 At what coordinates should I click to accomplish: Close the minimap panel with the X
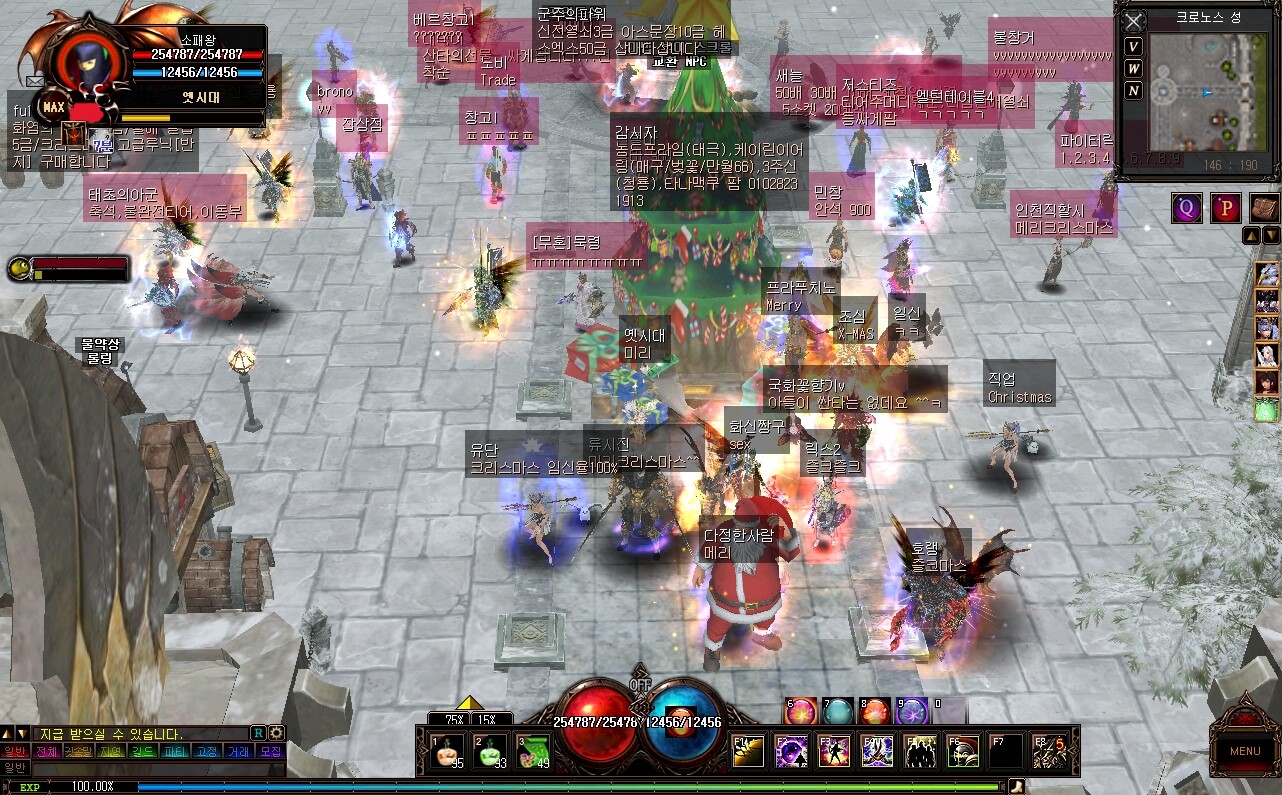pos(1133,21)
